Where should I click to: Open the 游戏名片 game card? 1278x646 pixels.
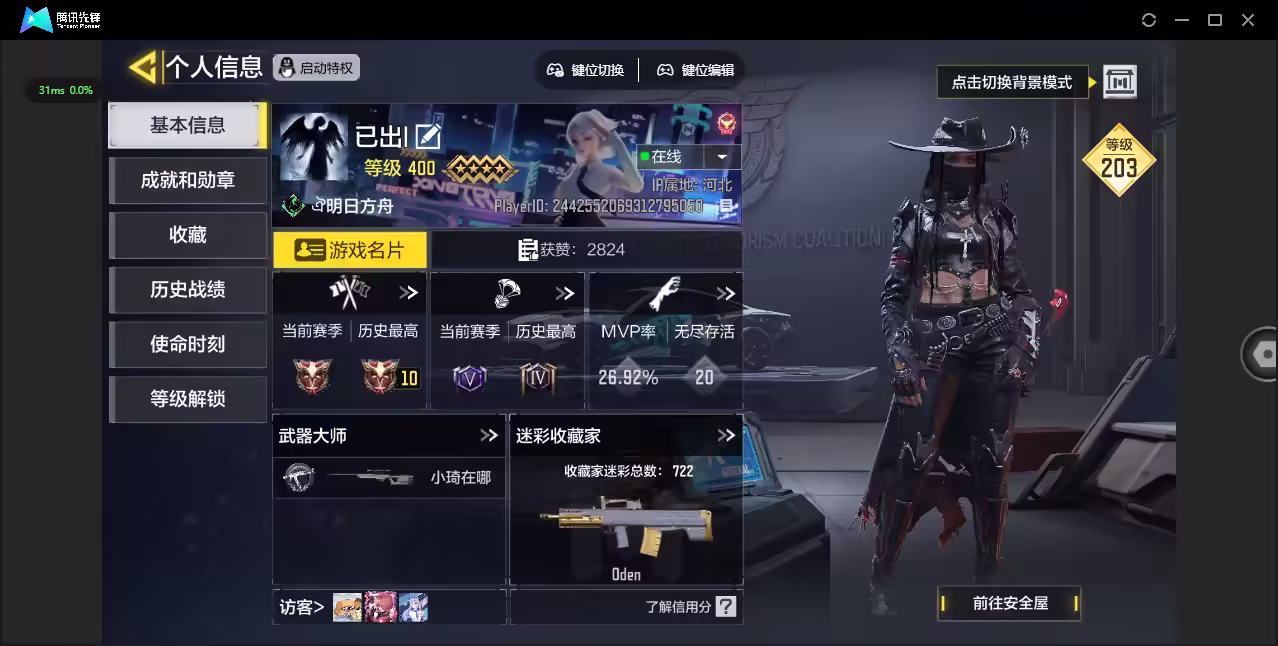point(350,250)
